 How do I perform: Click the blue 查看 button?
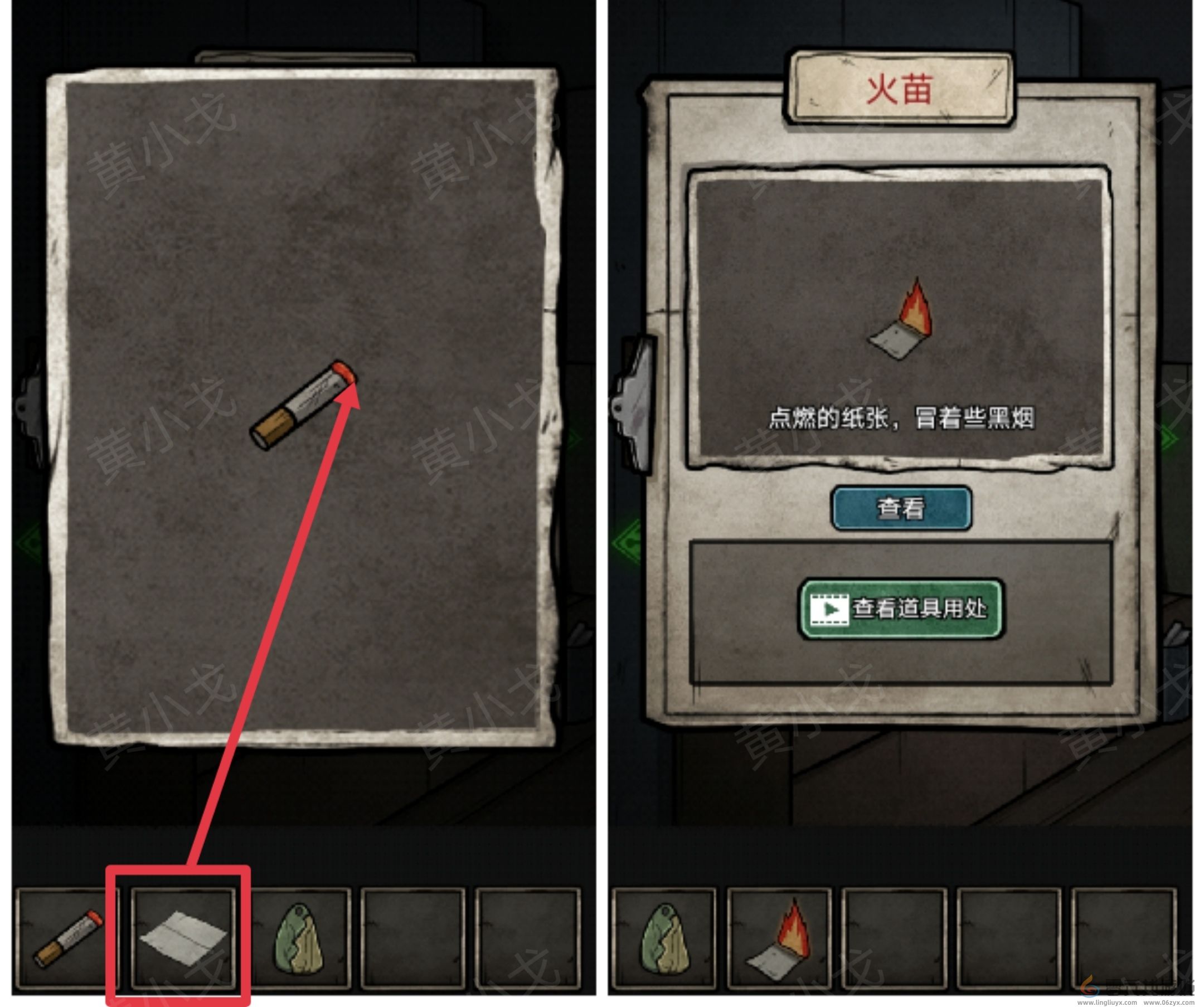coord(901,508)
